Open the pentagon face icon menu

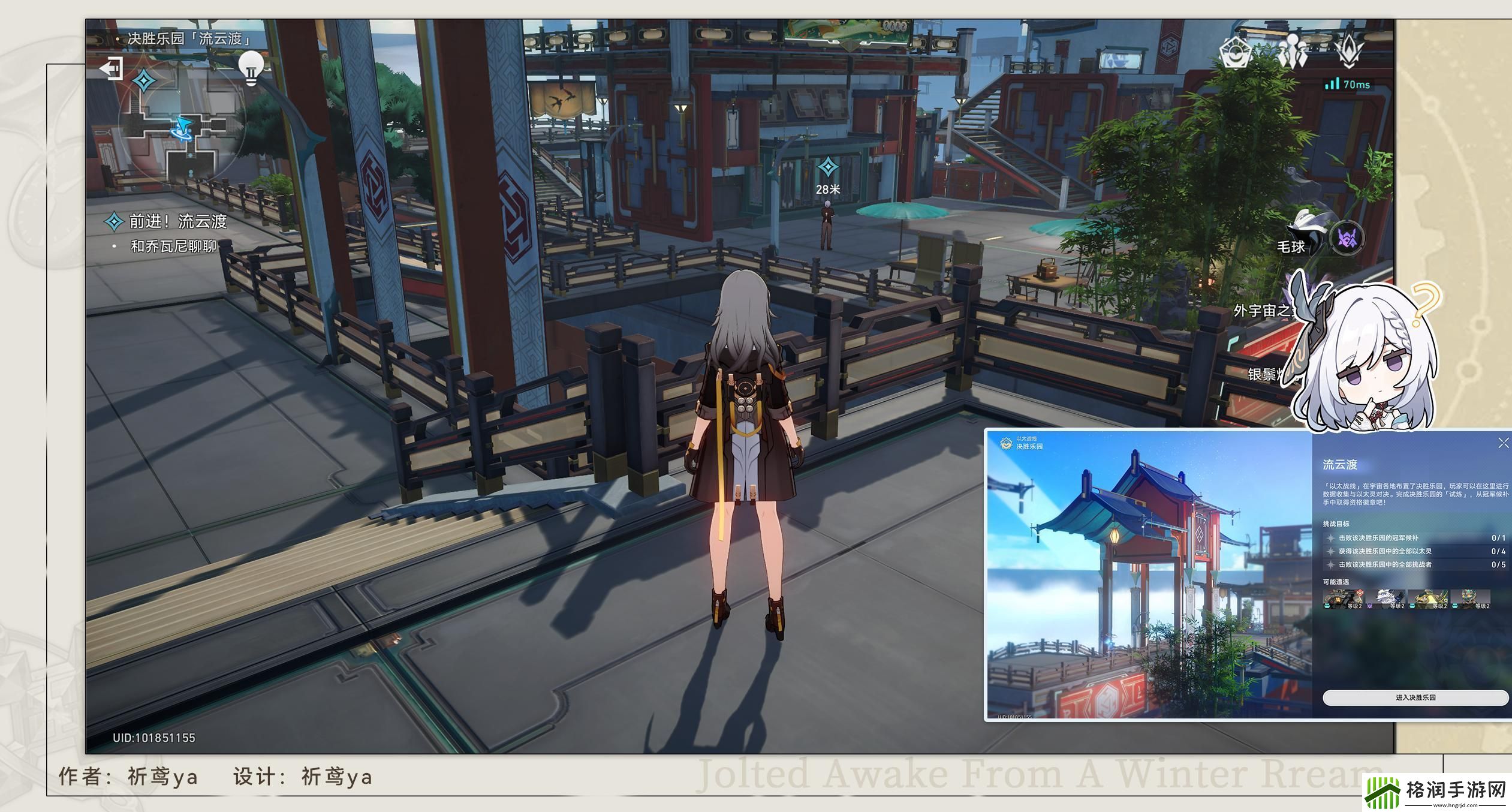tap(1236, 53)
